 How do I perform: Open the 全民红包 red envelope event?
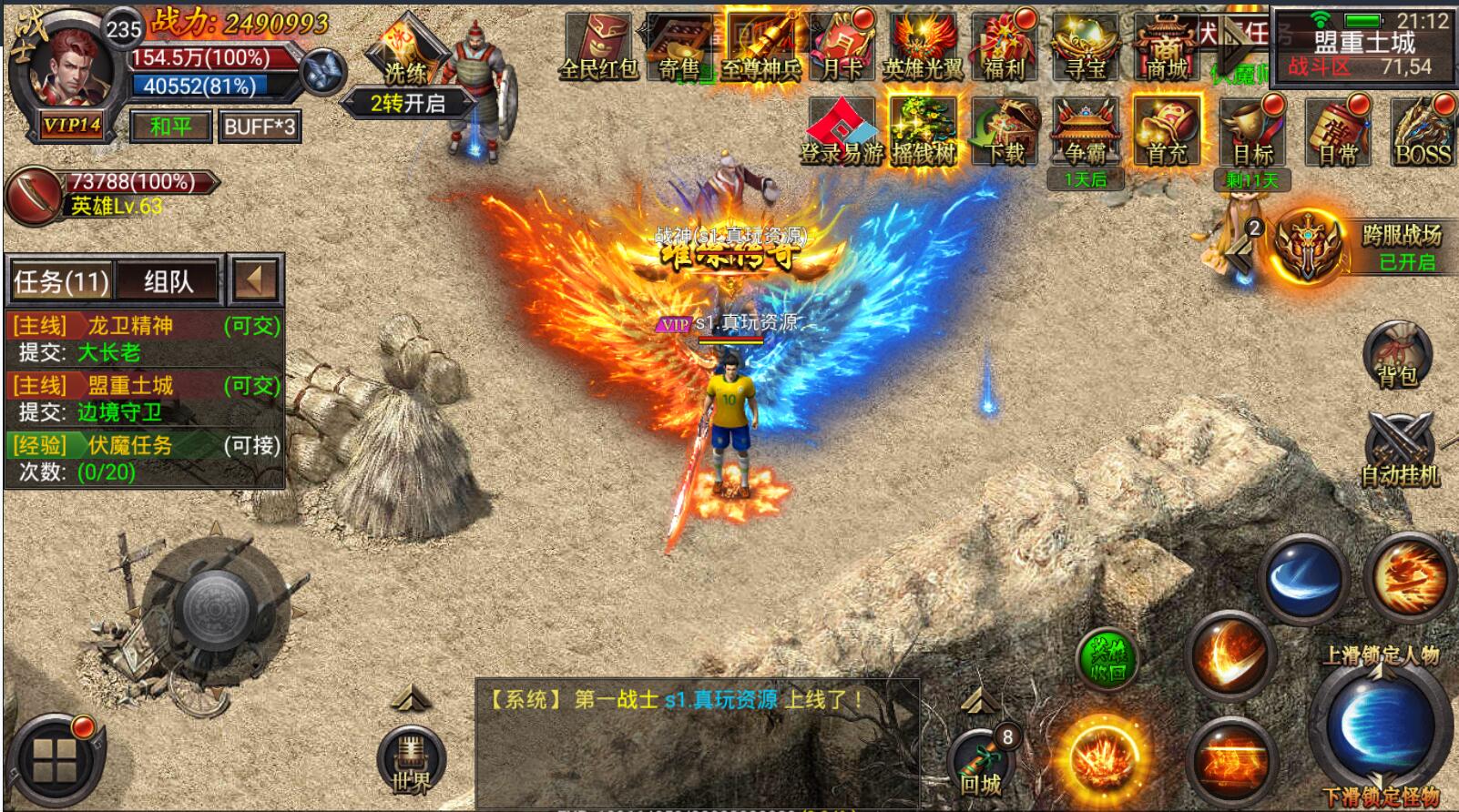[597, 47]
